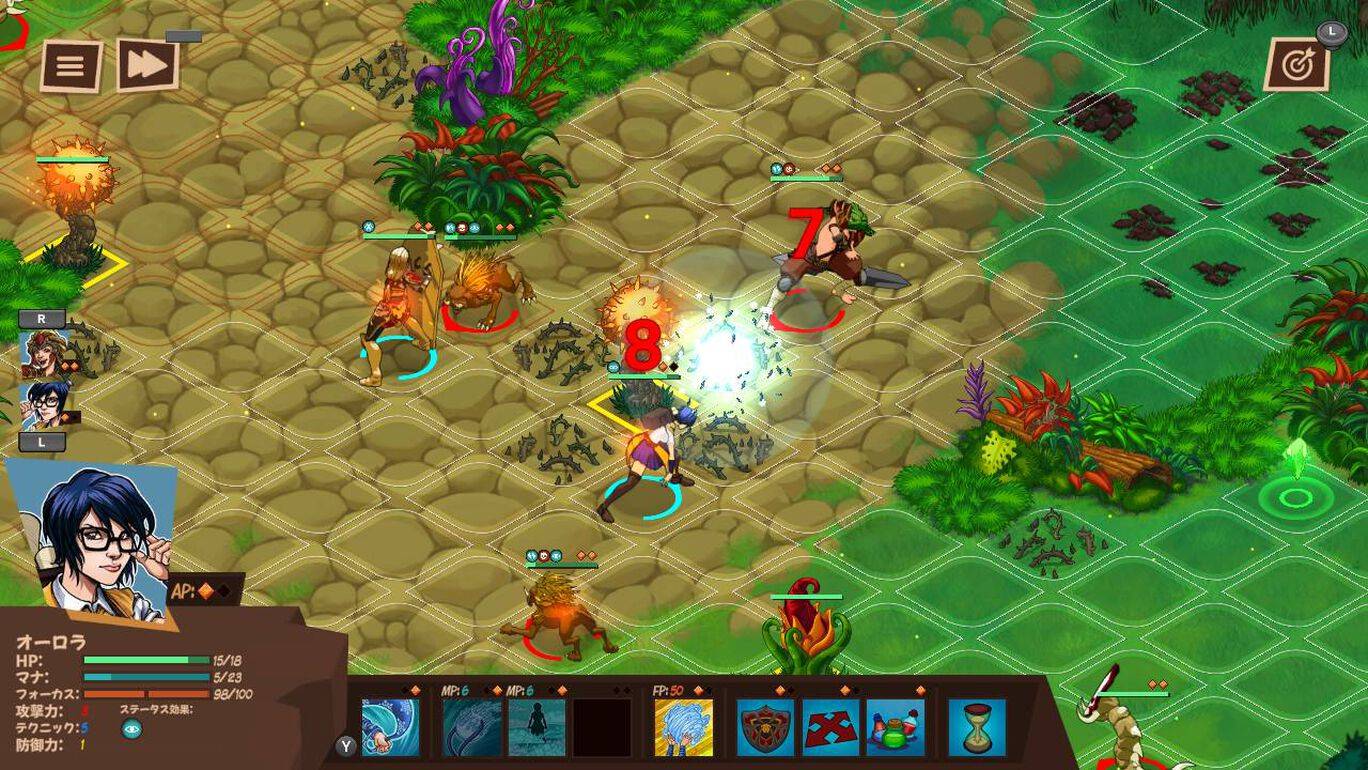Select the red-haired warrior party portrait
The height and width of the screenshot is (770, 1368).
(42, 354)
